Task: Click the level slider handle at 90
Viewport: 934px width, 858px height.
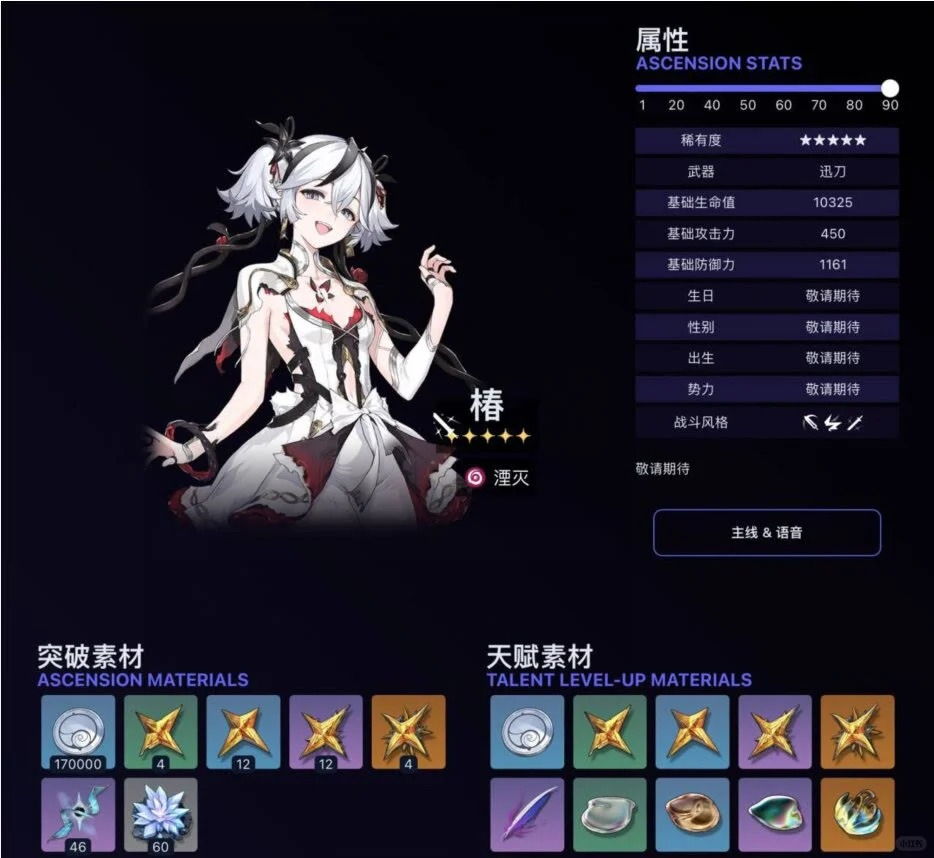Action: tap(890, 88)
